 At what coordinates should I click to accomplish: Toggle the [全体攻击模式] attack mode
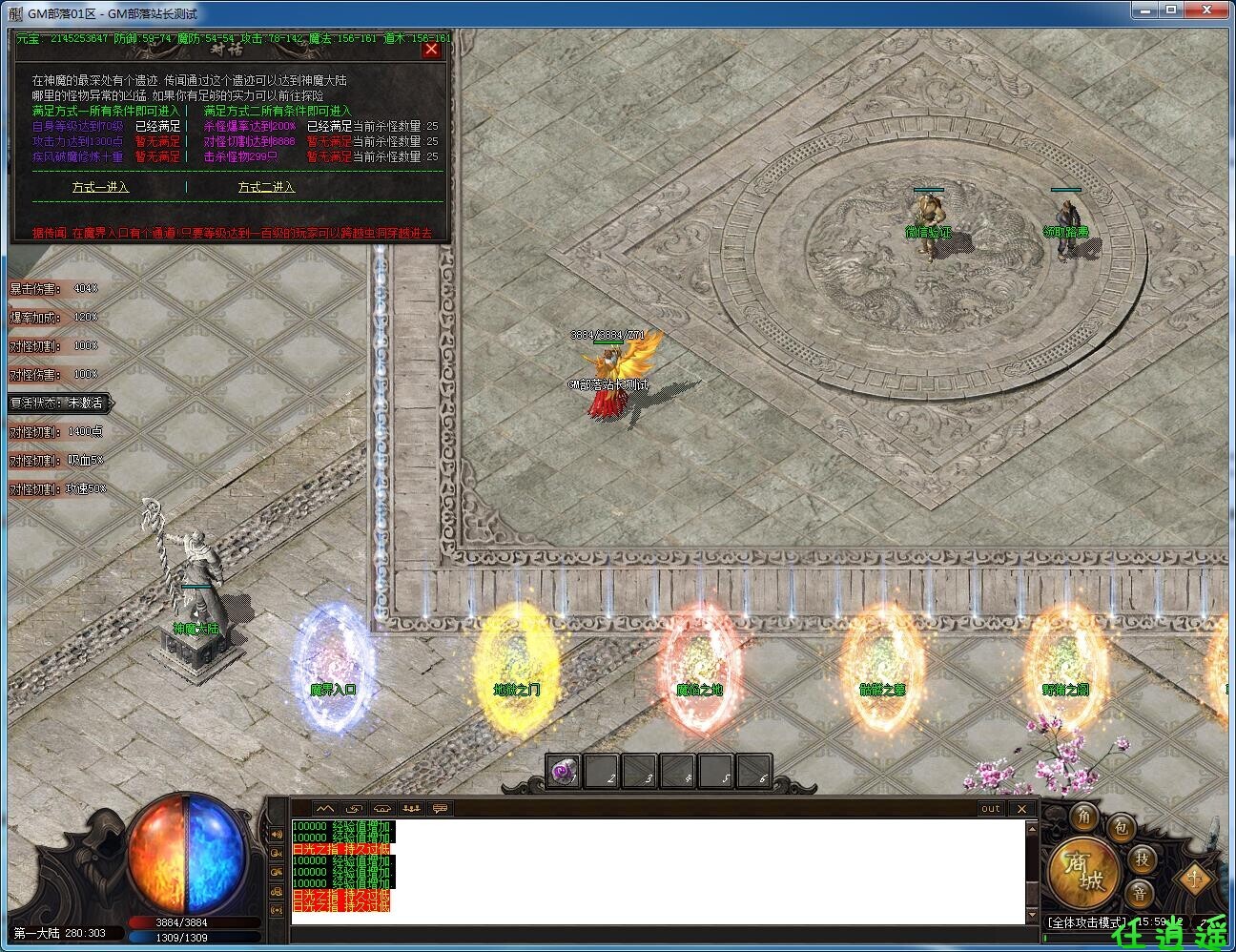point(1087,921)
